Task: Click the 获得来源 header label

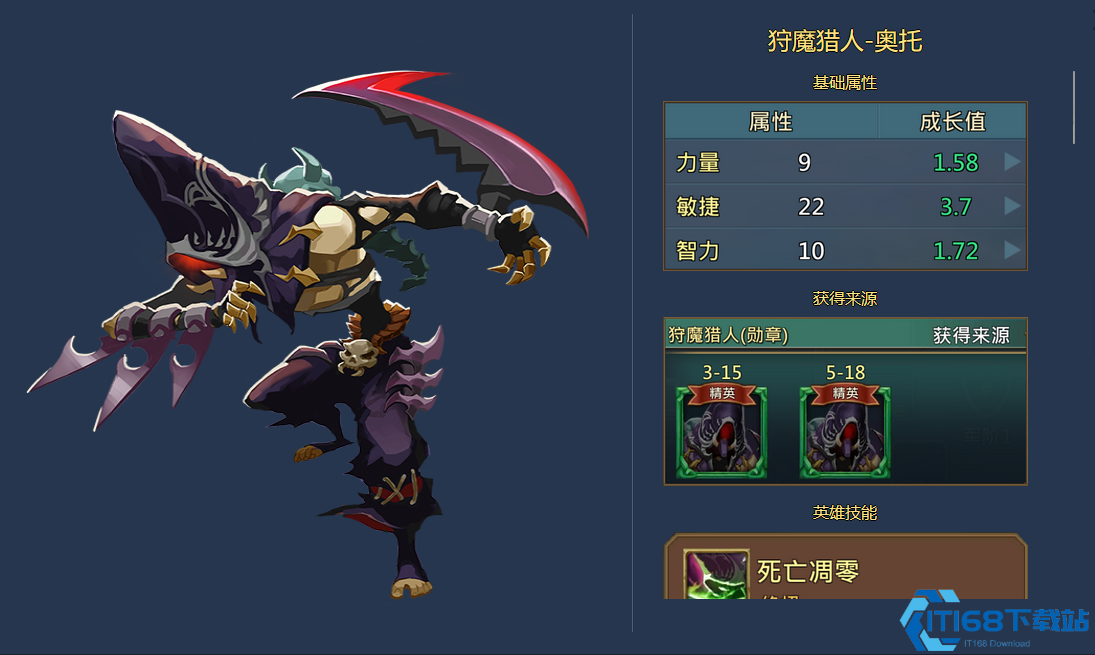Action: [971, 335]
